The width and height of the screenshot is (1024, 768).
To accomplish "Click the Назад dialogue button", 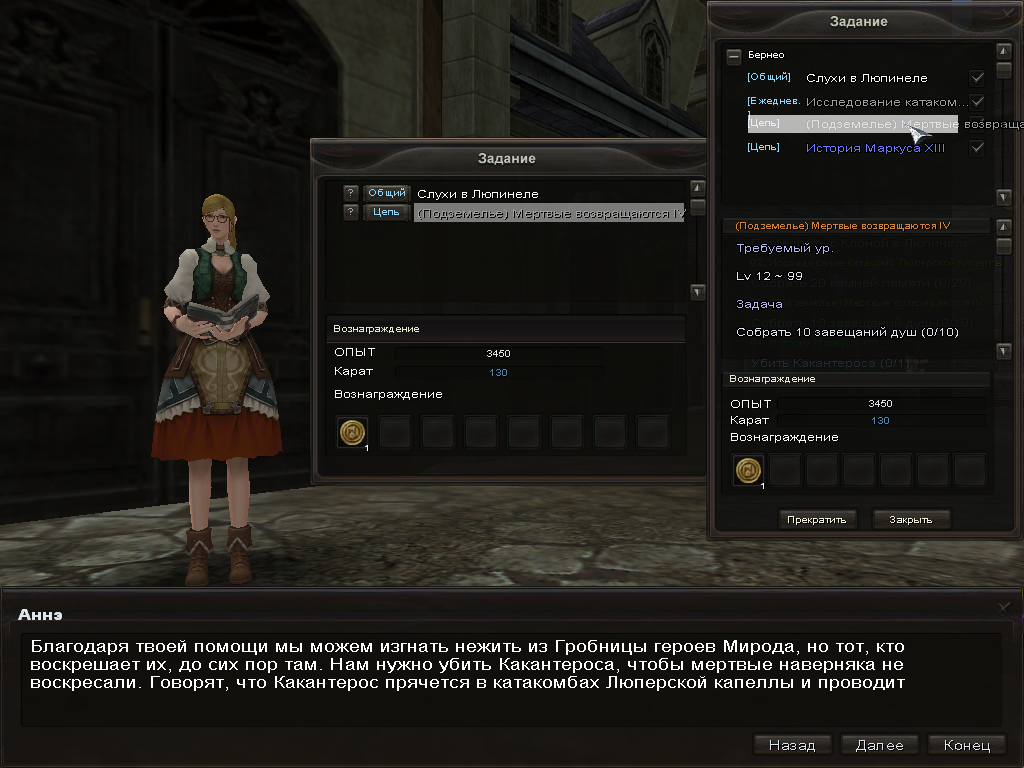I will [792, 745].
